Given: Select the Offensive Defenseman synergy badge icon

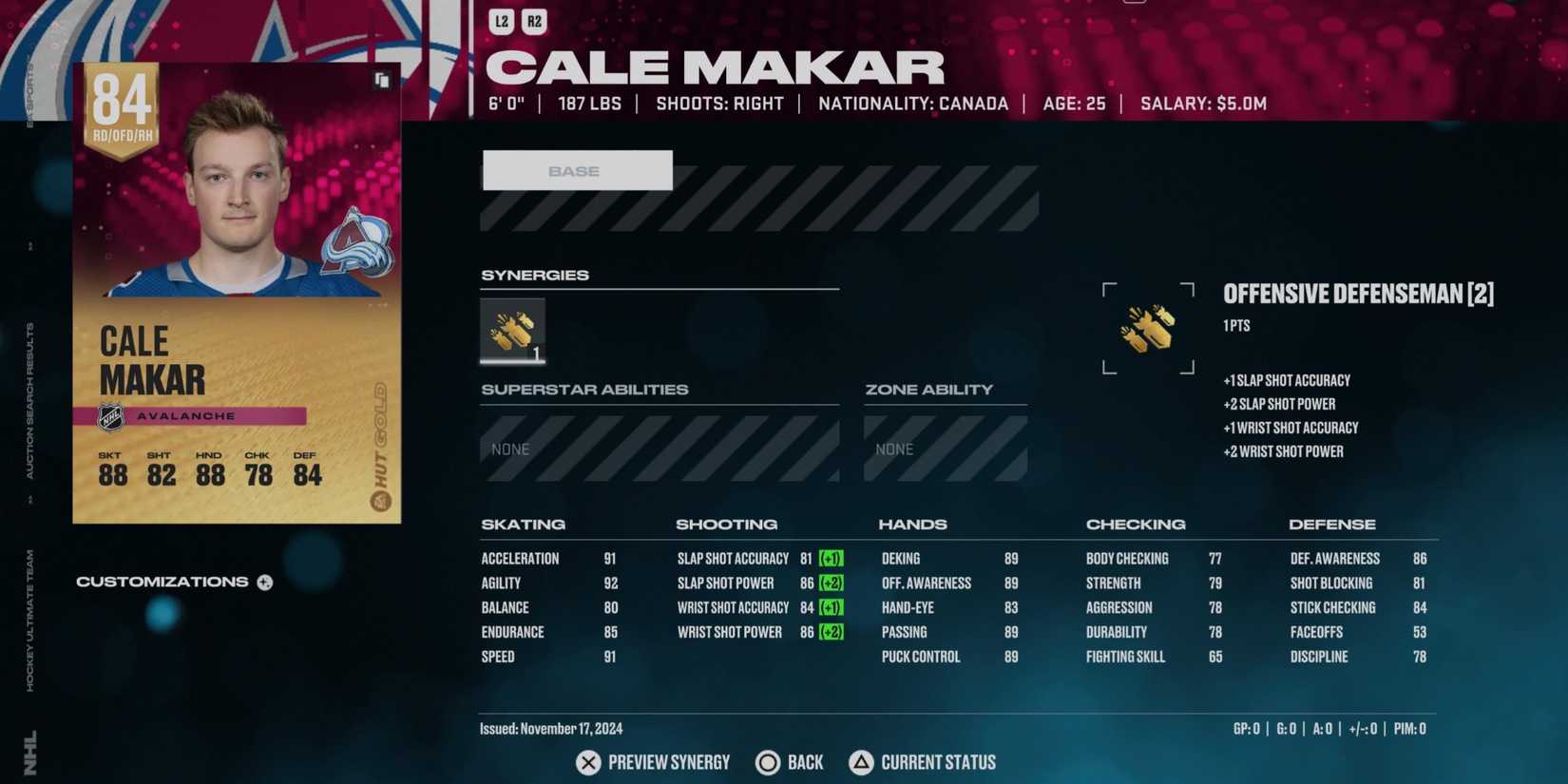Looking at the screenshot, I should click(x=1148, y=328).
